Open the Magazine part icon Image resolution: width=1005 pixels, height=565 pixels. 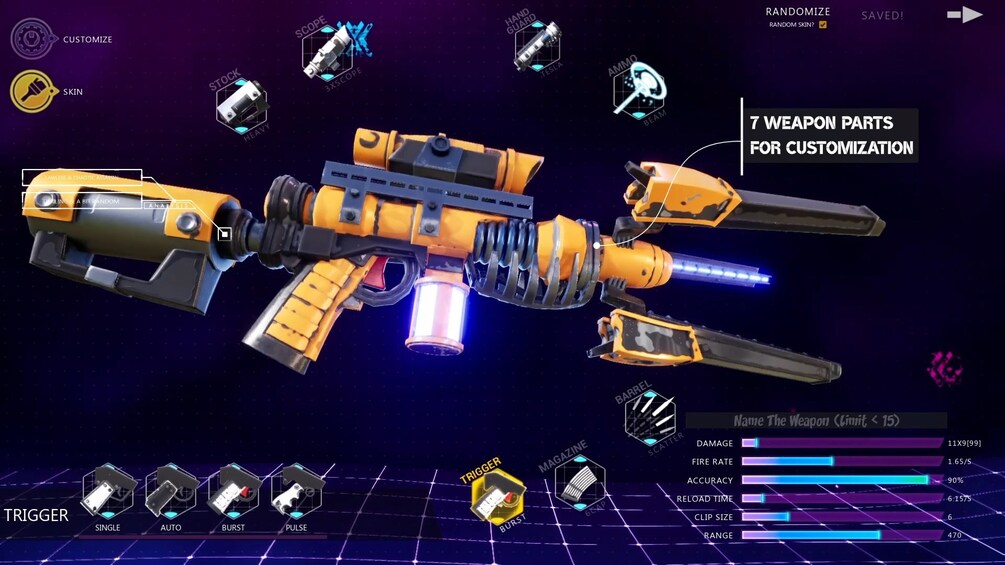[x=580, y=484]
